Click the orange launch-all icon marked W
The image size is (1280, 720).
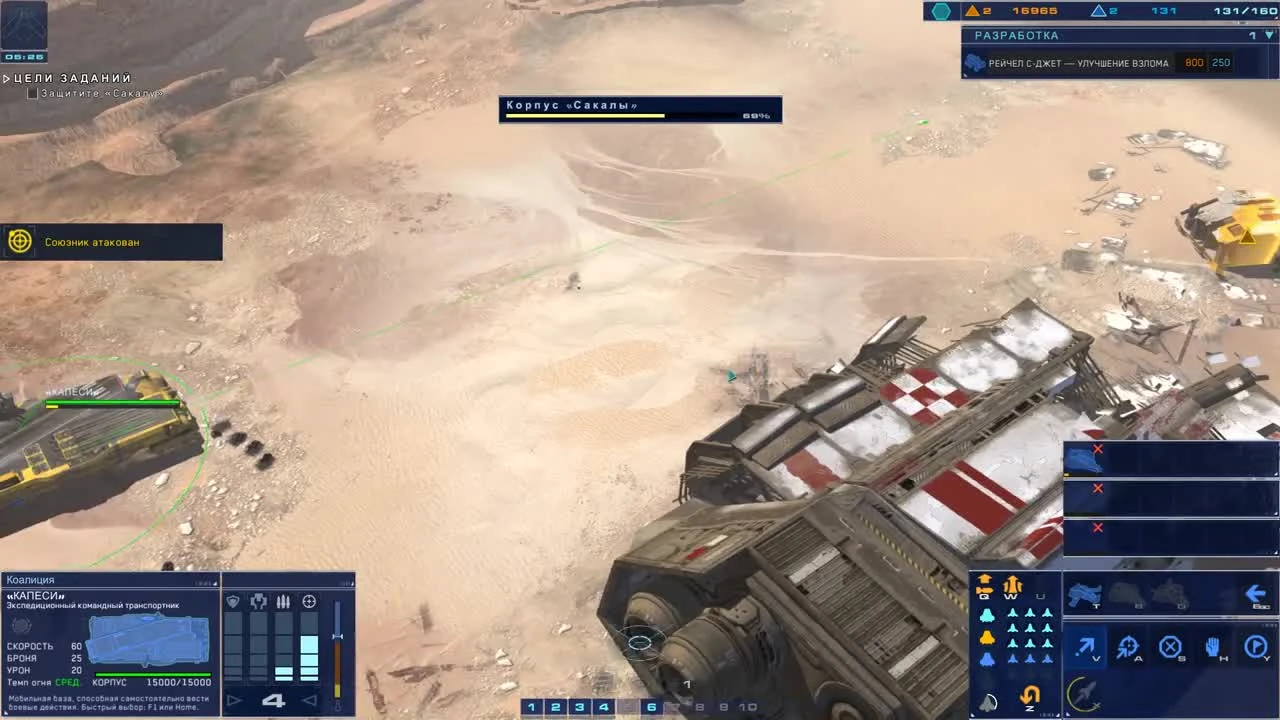pos(1011,585)
